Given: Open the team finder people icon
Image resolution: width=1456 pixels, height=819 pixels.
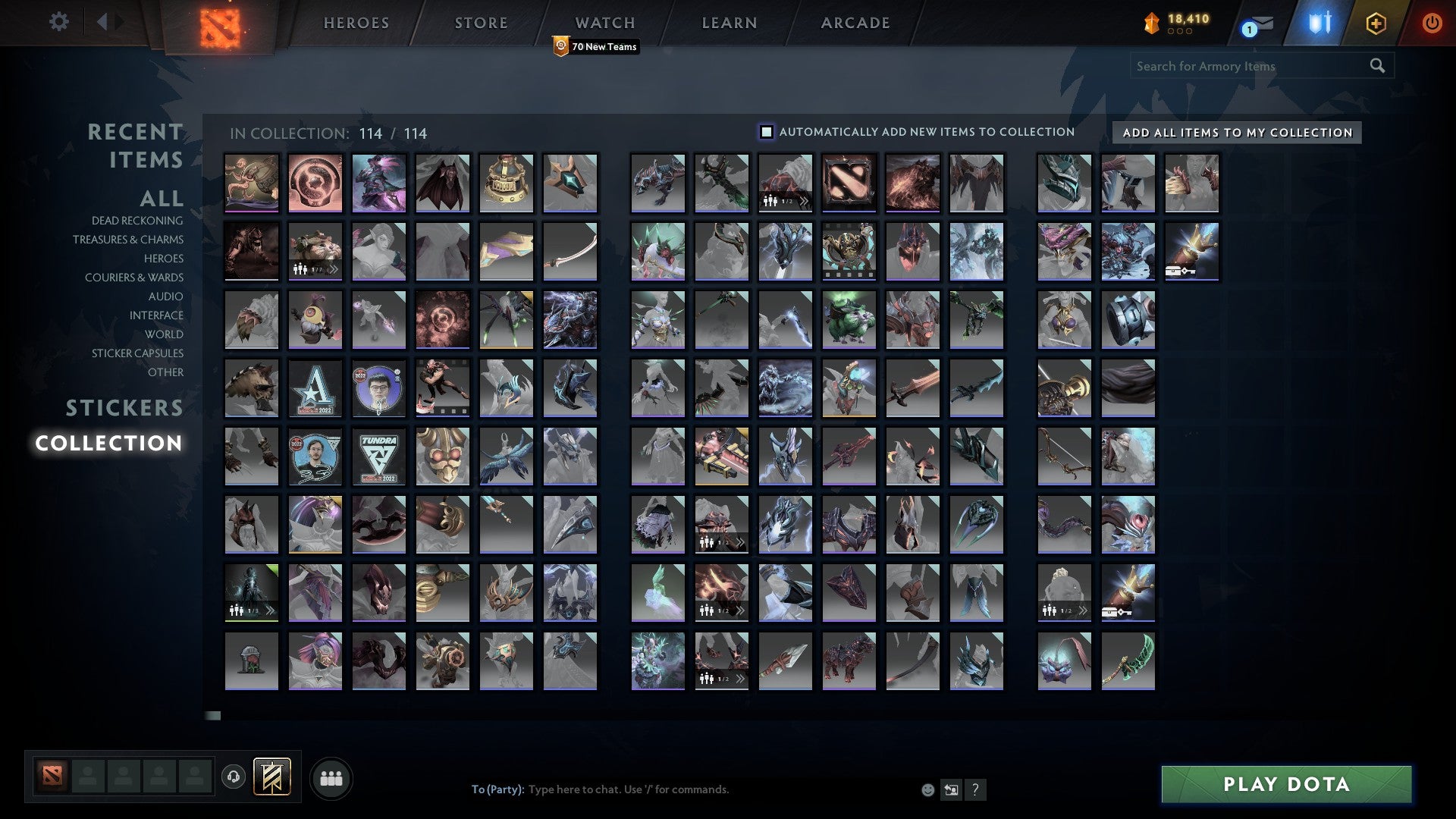Looking at the screenshot, I should coord(331,777).
